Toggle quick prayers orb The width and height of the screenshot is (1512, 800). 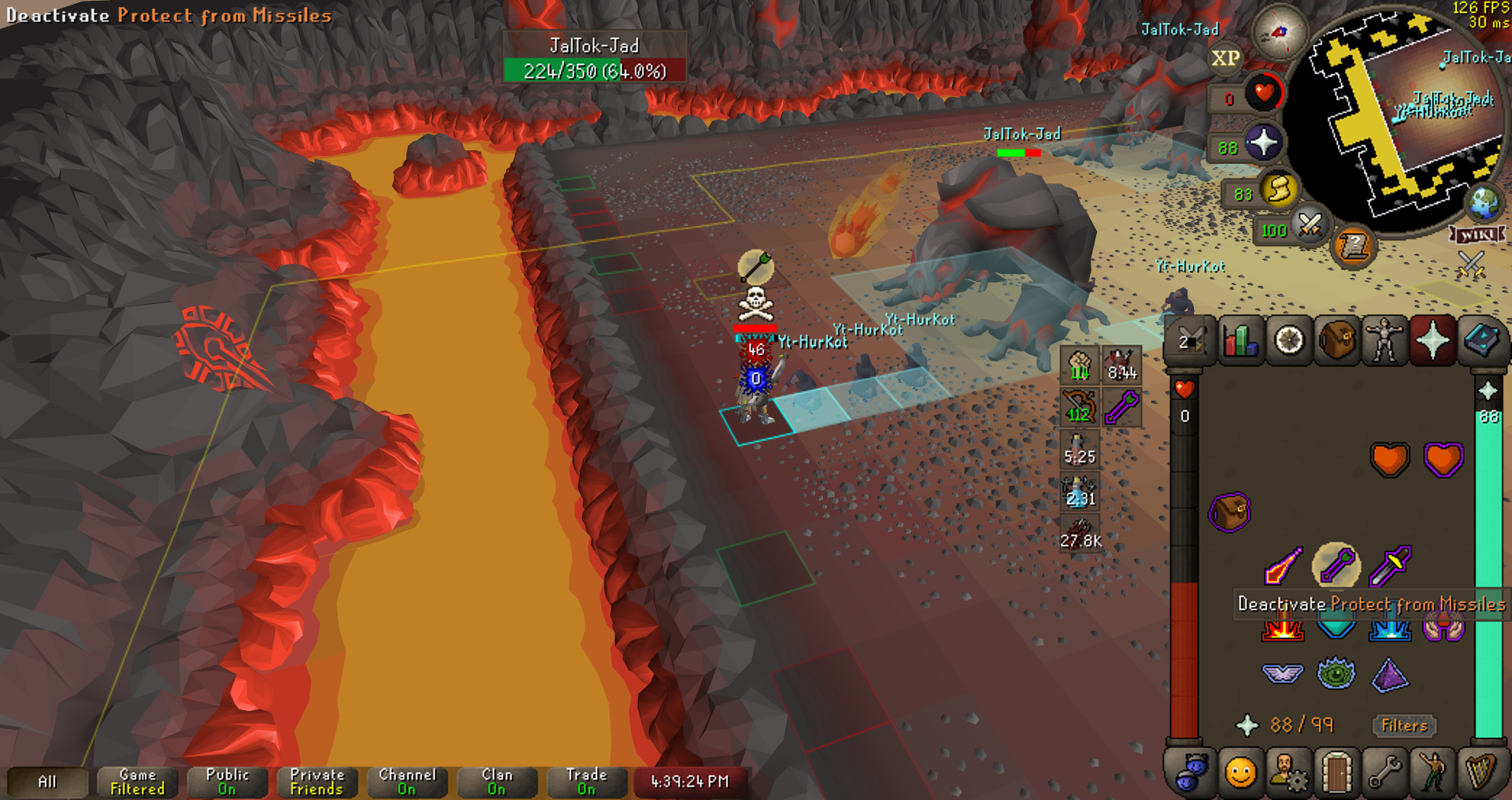click(x=1263, y=143)
